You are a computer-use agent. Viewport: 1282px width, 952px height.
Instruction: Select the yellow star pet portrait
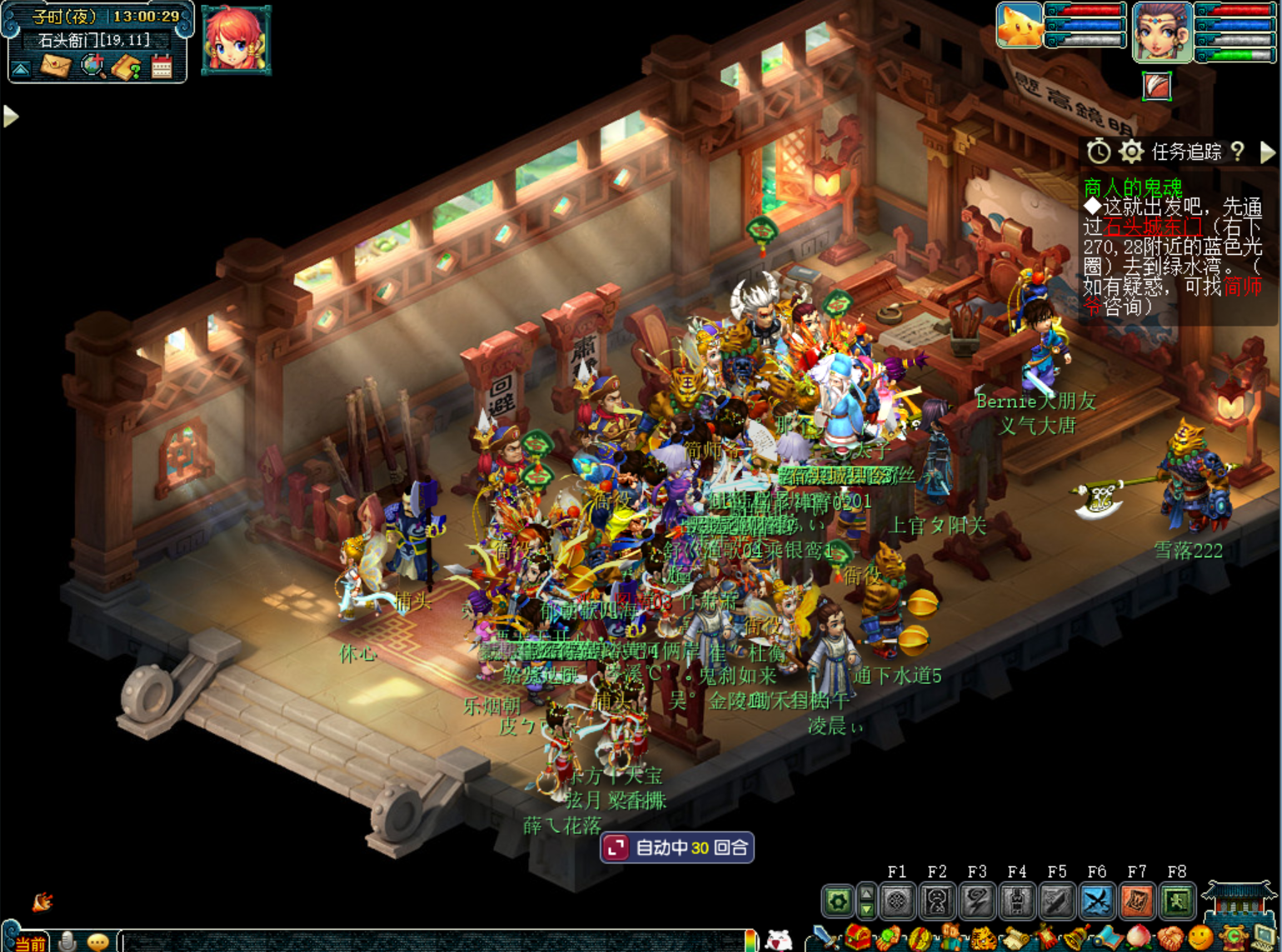[x=1019, y=26]
